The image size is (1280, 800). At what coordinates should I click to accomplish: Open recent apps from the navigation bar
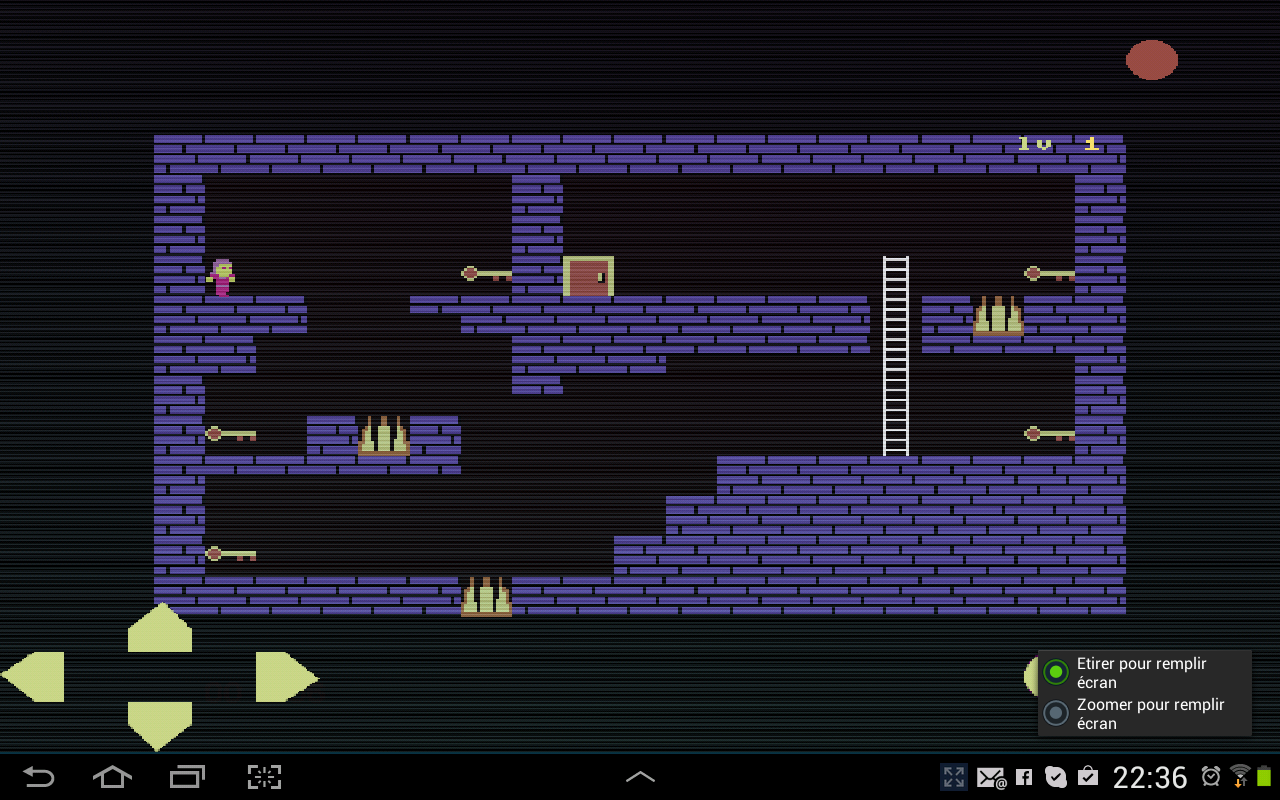click(x=187, y=777)
